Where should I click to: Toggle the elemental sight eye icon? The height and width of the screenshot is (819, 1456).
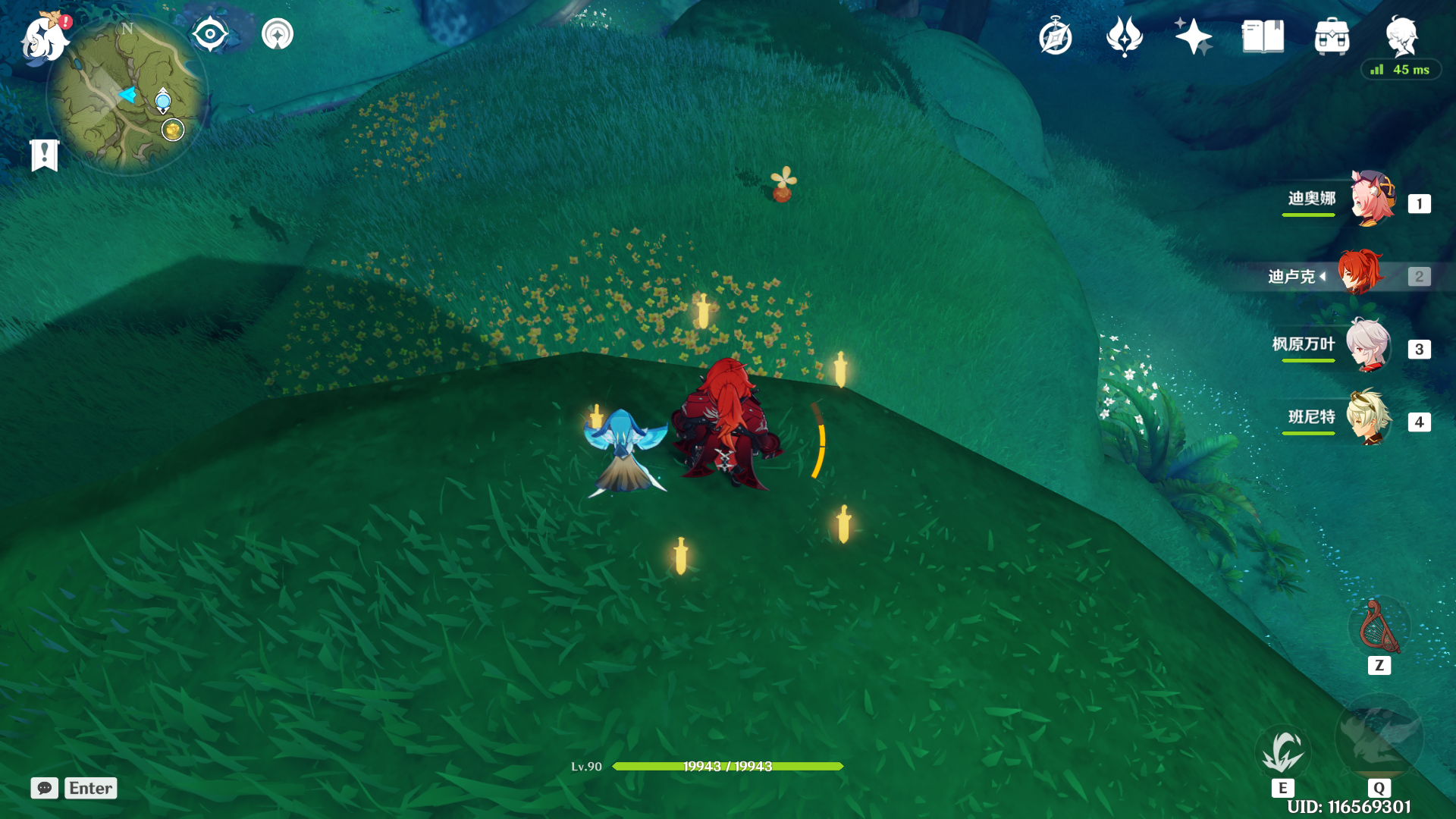pyautogui.click(x=210, y=34)
